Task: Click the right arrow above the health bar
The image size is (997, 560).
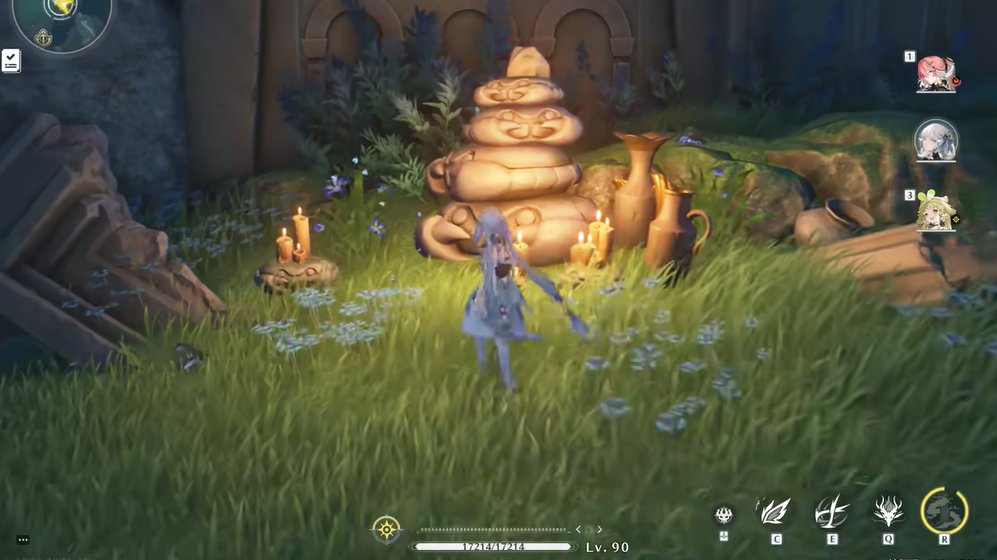Action: point(600,530)
